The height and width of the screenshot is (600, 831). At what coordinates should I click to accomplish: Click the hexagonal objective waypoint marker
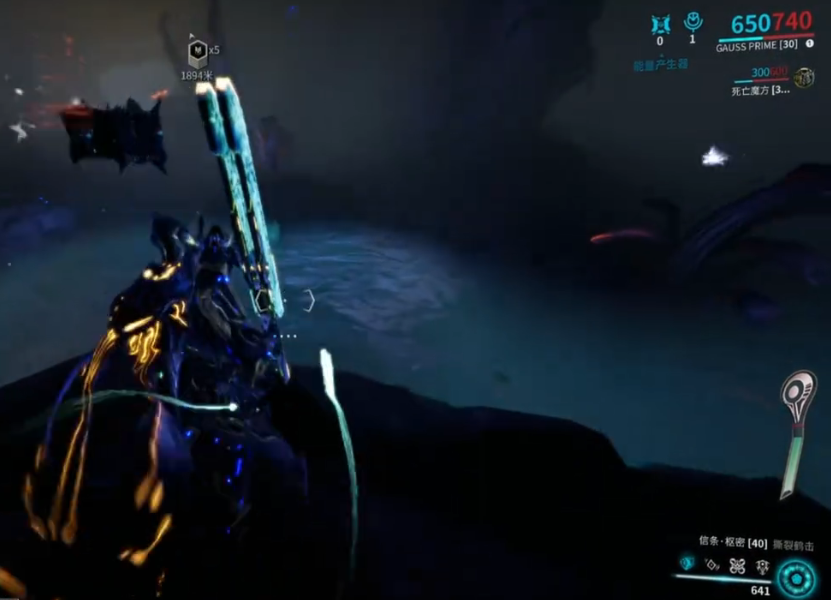coord(198,51)
